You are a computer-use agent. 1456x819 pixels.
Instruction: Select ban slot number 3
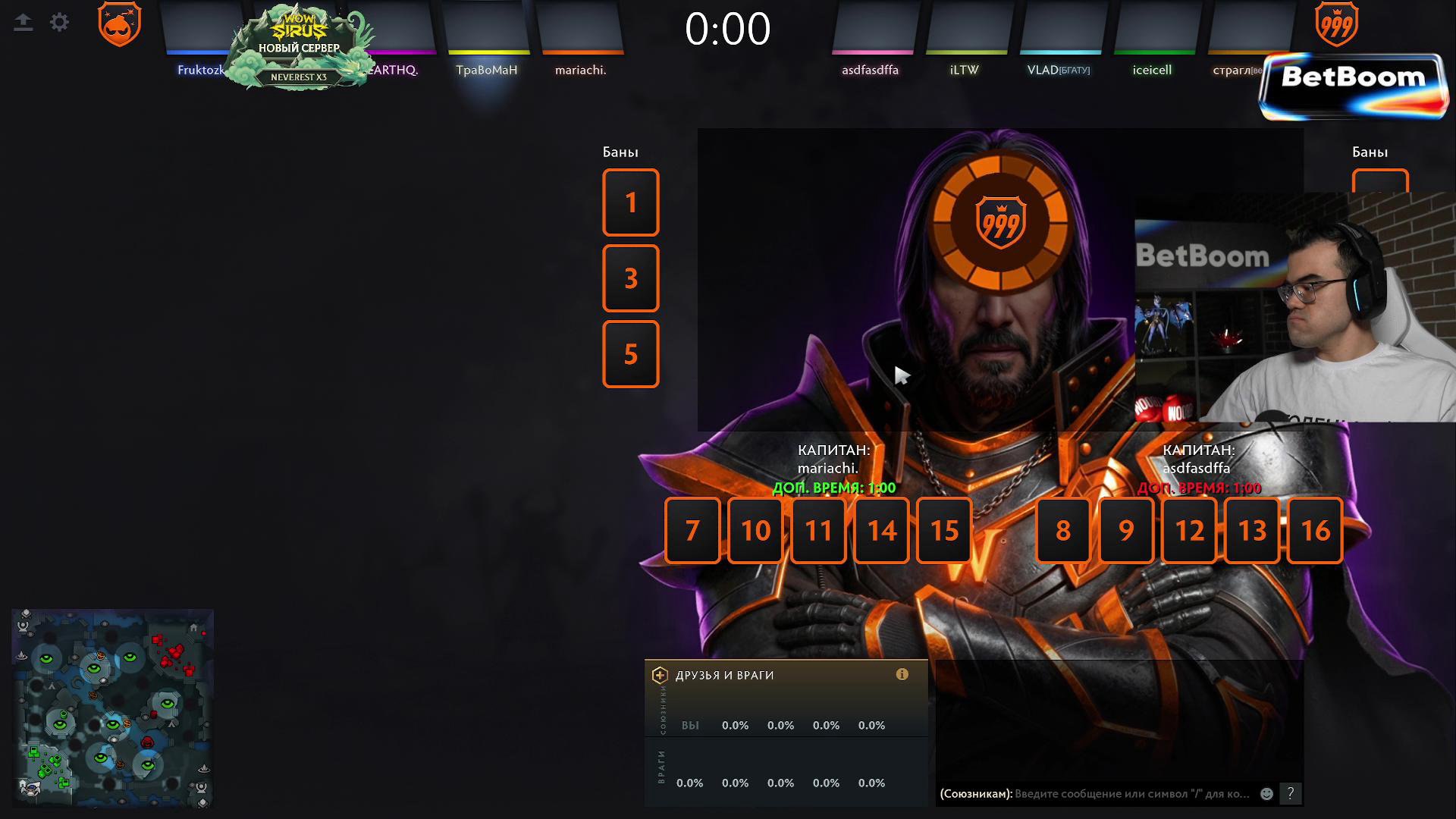pos(630,278)
